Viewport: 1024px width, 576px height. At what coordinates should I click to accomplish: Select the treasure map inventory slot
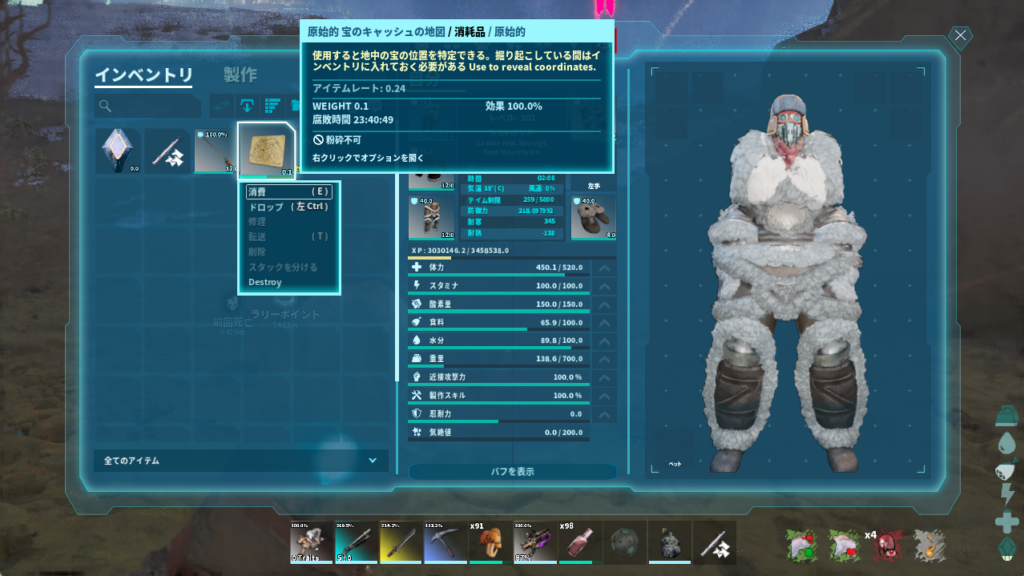click(267, 150)
